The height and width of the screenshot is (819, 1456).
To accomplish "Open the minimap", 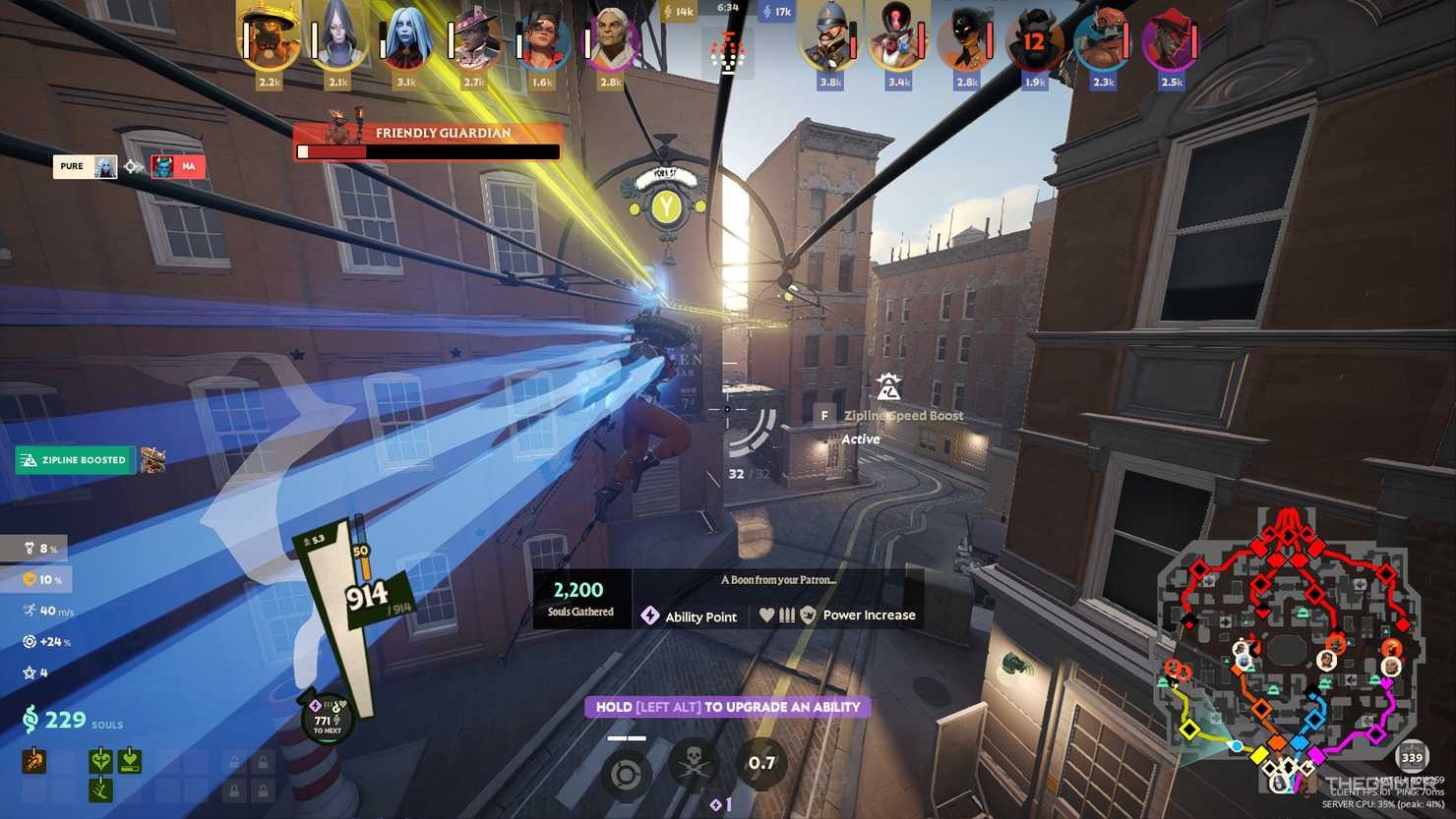I will coord(1287,649).
